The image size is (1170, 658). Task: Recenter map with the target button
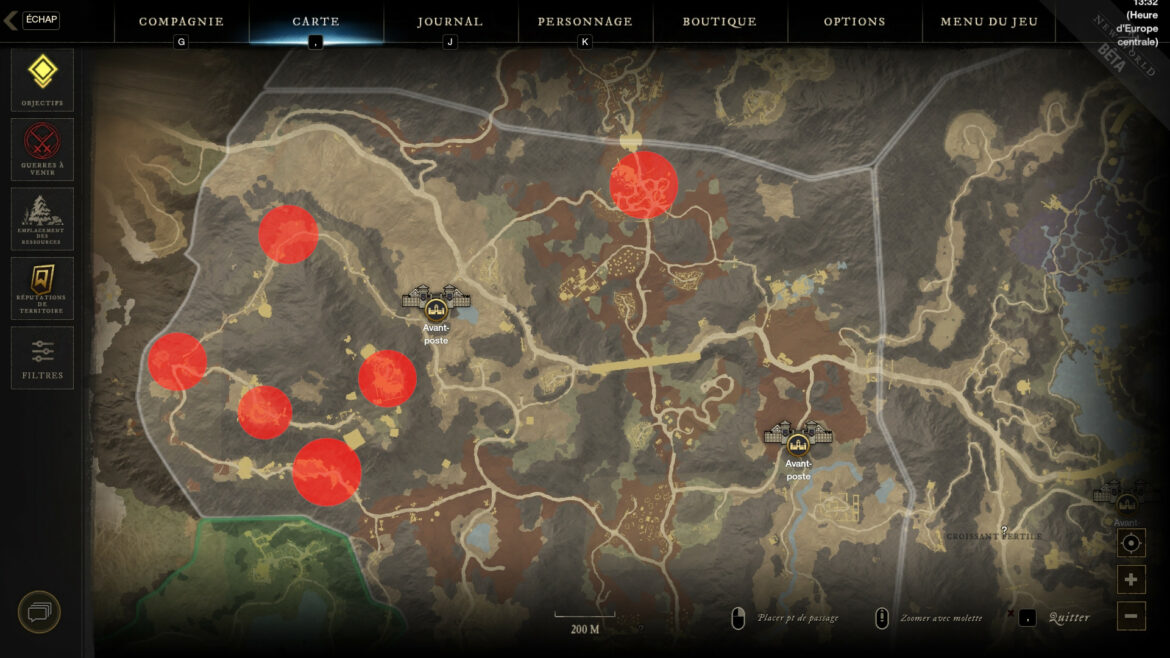click(x=1131, y=544)
